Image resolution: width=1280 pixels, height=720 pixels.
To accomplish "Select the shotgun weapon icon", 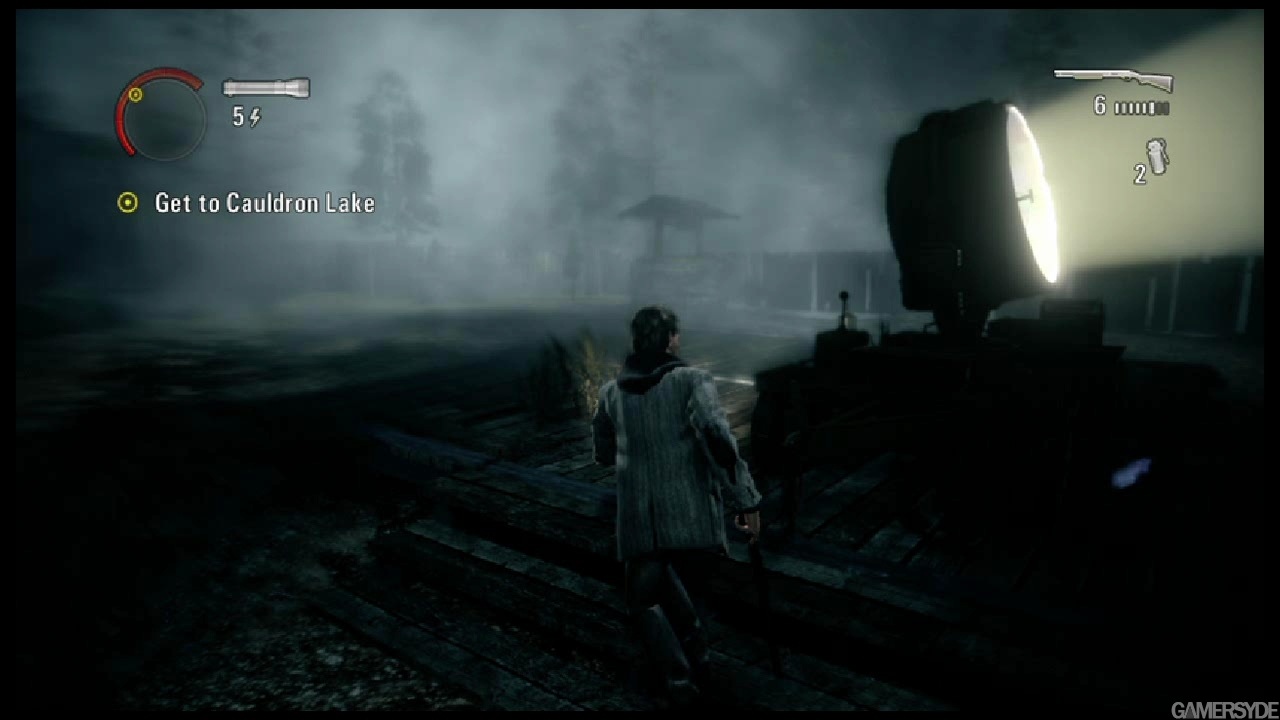I will click(x=1113, y=79).
